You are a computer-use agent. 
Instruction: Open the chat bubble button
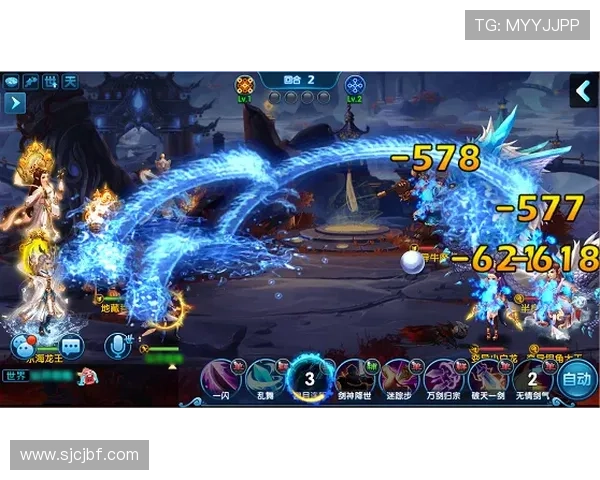[x=24, y=347]
